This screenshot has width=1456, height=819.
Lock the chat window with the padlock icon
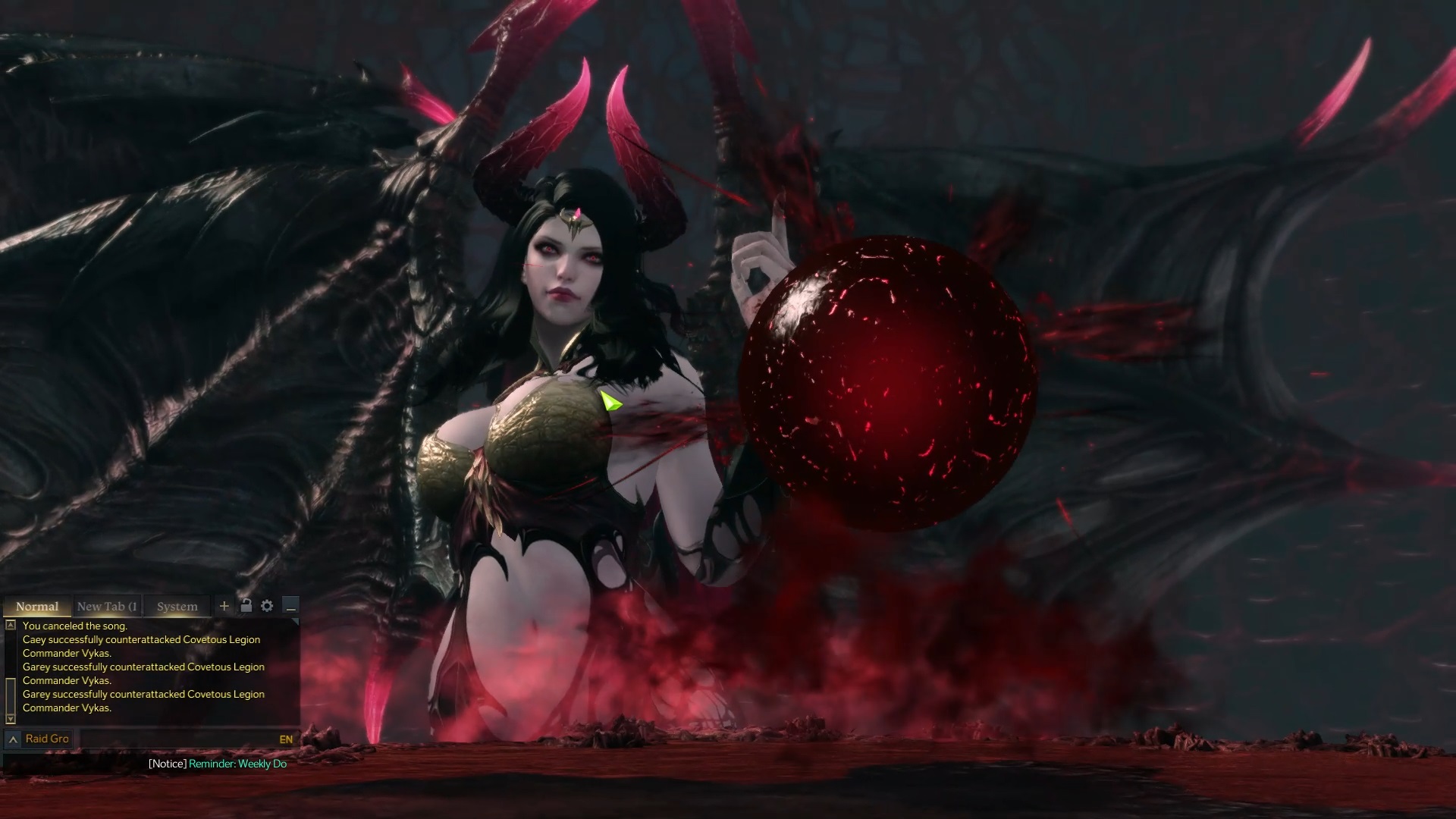(245, 606)
